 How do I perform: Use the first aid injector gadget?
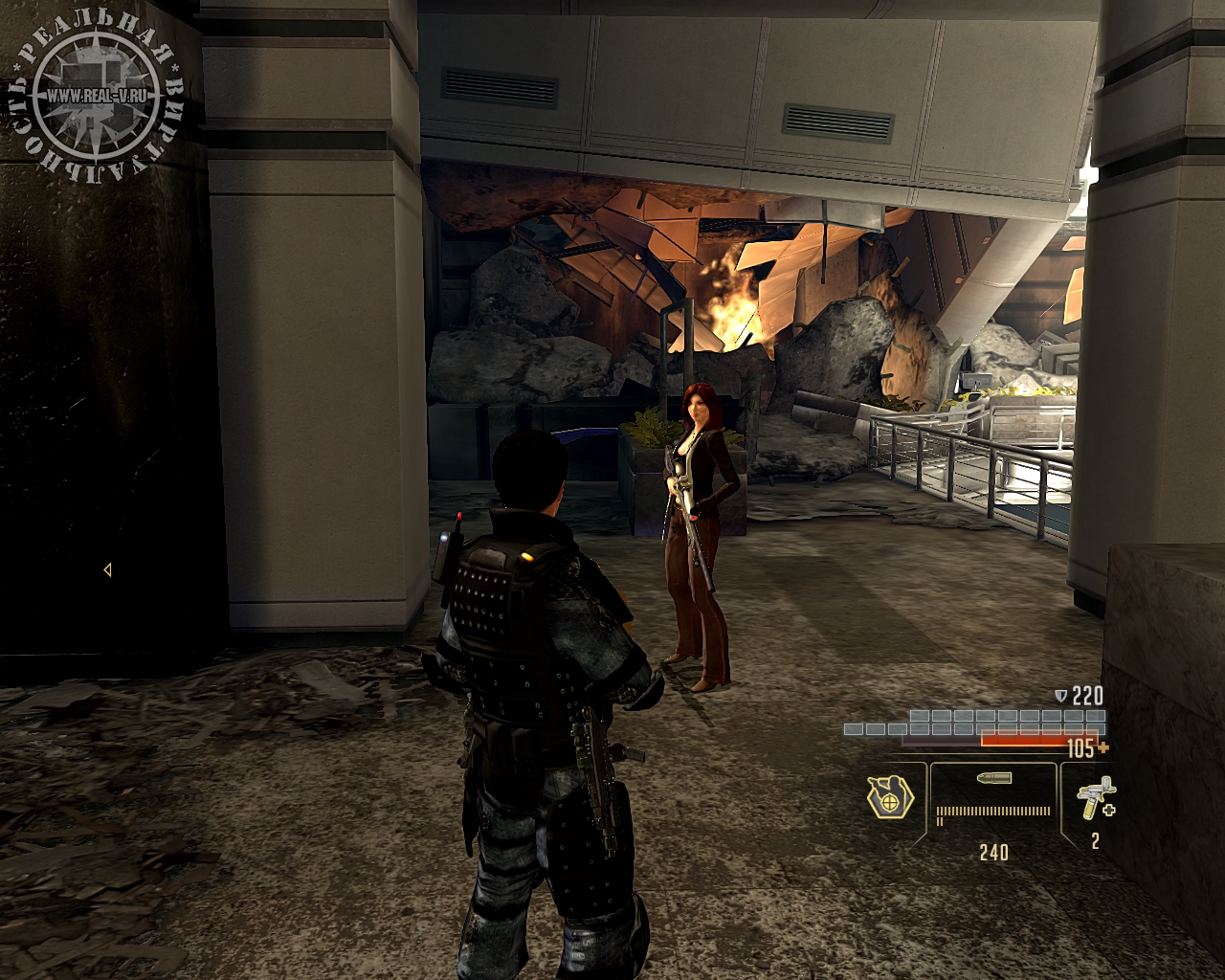[1095, 797]
